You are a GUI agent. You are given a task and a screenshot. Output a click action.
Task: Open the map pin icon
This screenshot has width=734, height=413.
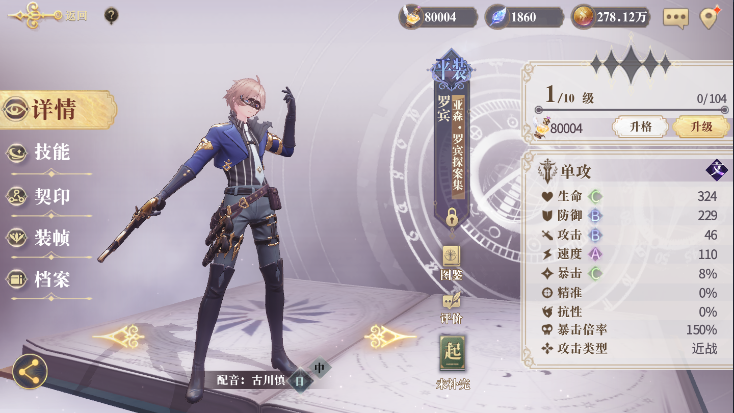coord(710,17)
